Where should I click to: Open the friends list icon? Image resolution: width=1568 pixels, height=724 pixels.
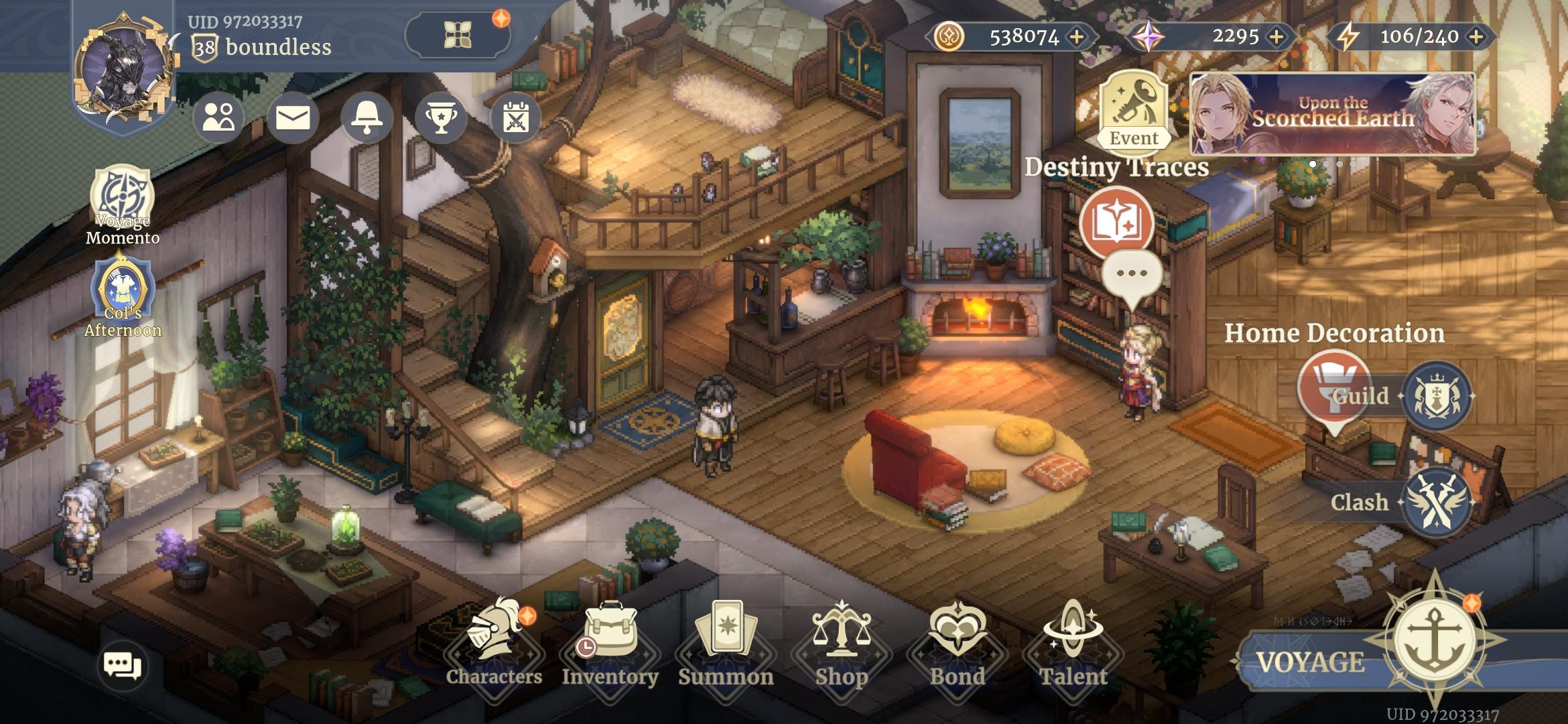tap(218, 119)
